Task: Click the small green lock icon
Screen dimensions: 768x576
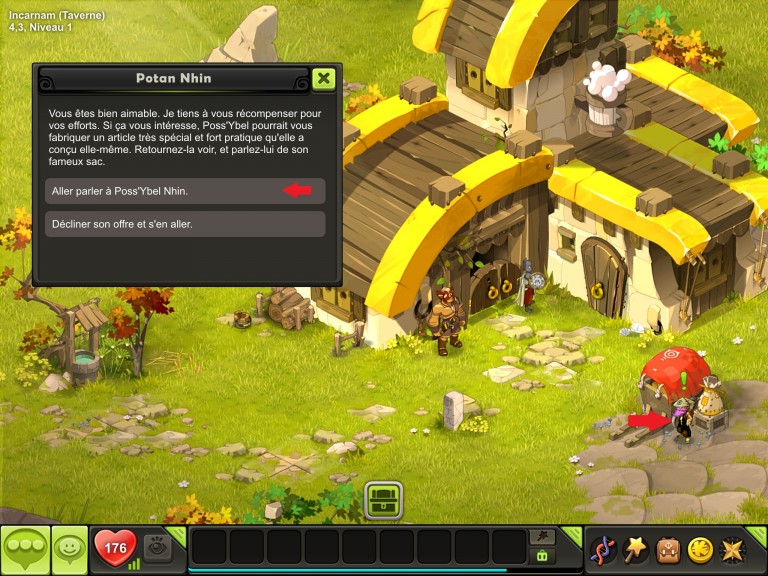Action: click(x=543, y=556)
